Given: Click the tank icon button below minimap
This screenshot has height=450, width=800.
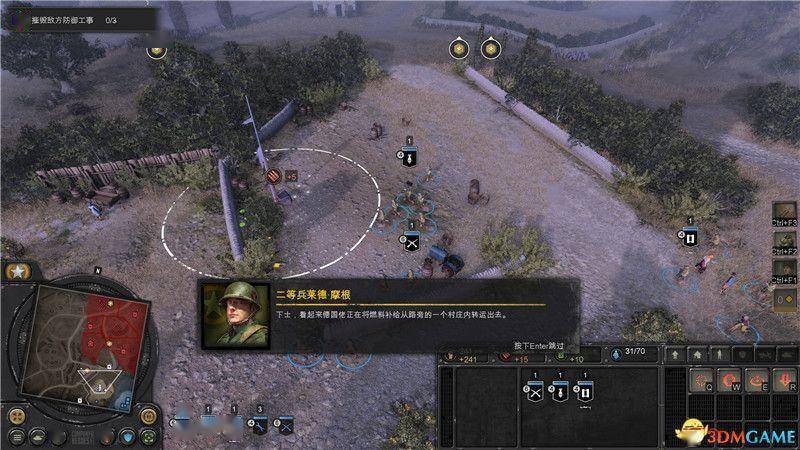Looking at the screenshot, I should coord(36,437).
